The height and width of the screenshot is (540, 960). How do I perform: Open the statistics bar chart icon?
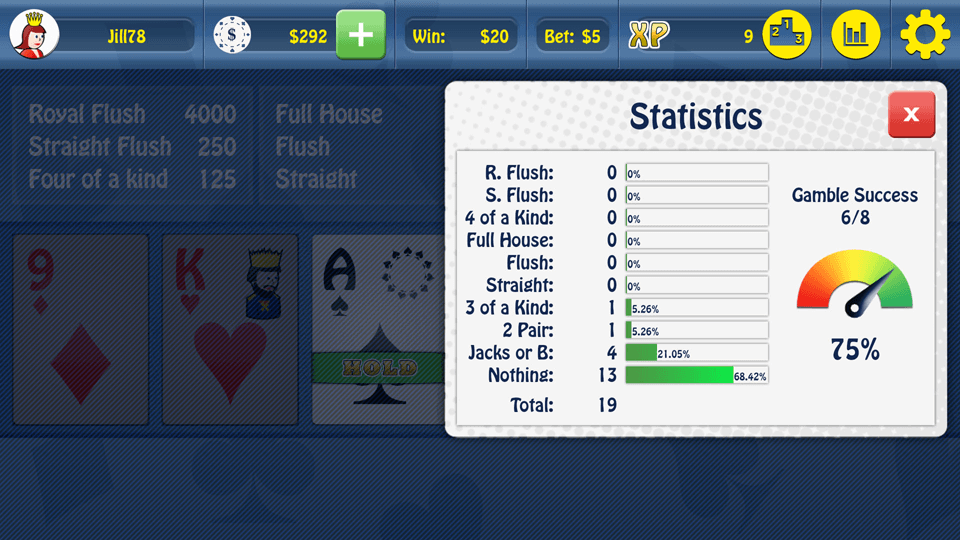click(x=856, y=36)
